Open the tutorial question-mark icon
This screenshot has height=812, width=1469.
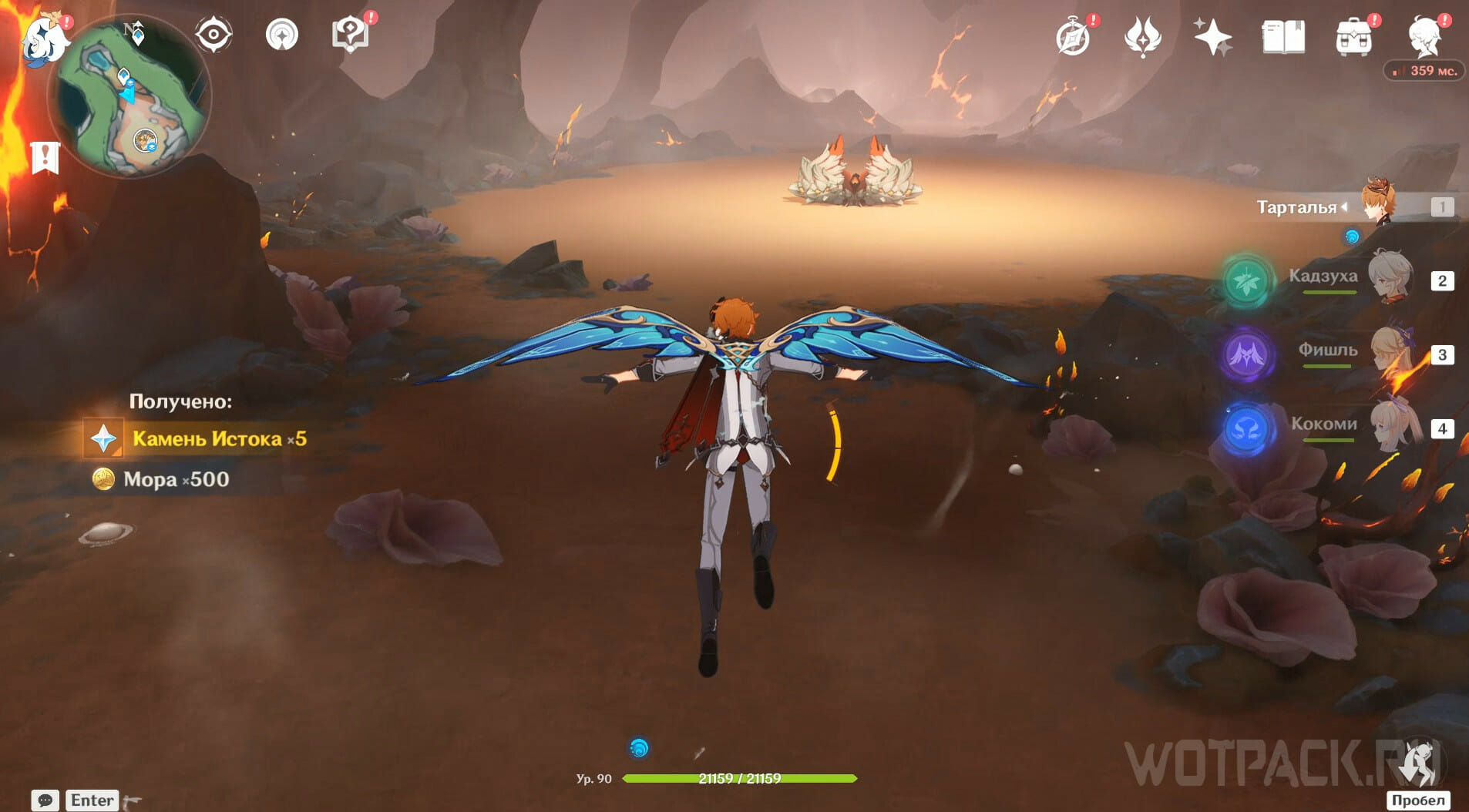[x=350, y=35]
